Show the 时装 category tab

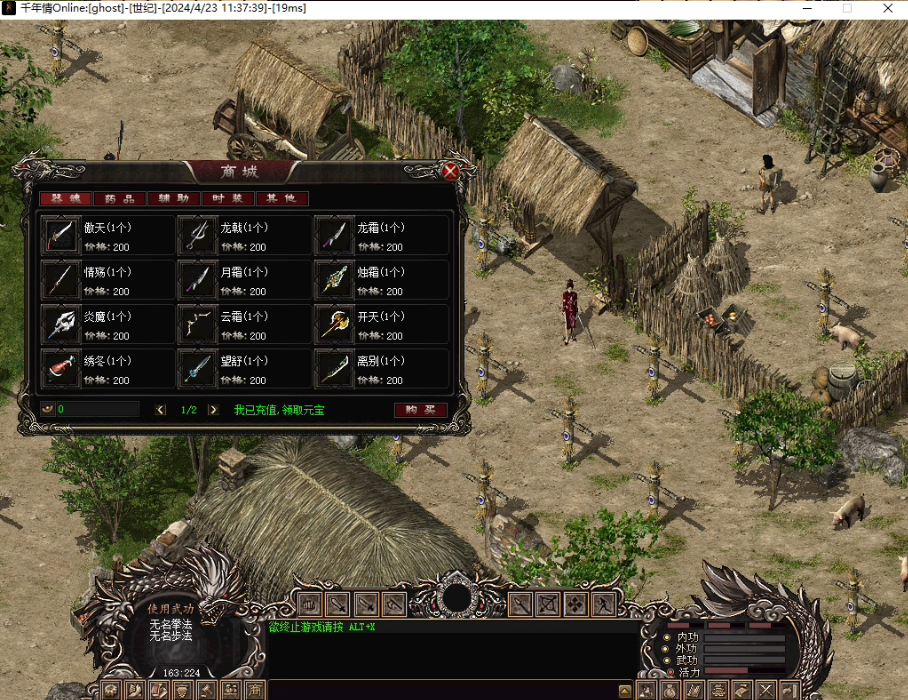(x=228, y=199)
